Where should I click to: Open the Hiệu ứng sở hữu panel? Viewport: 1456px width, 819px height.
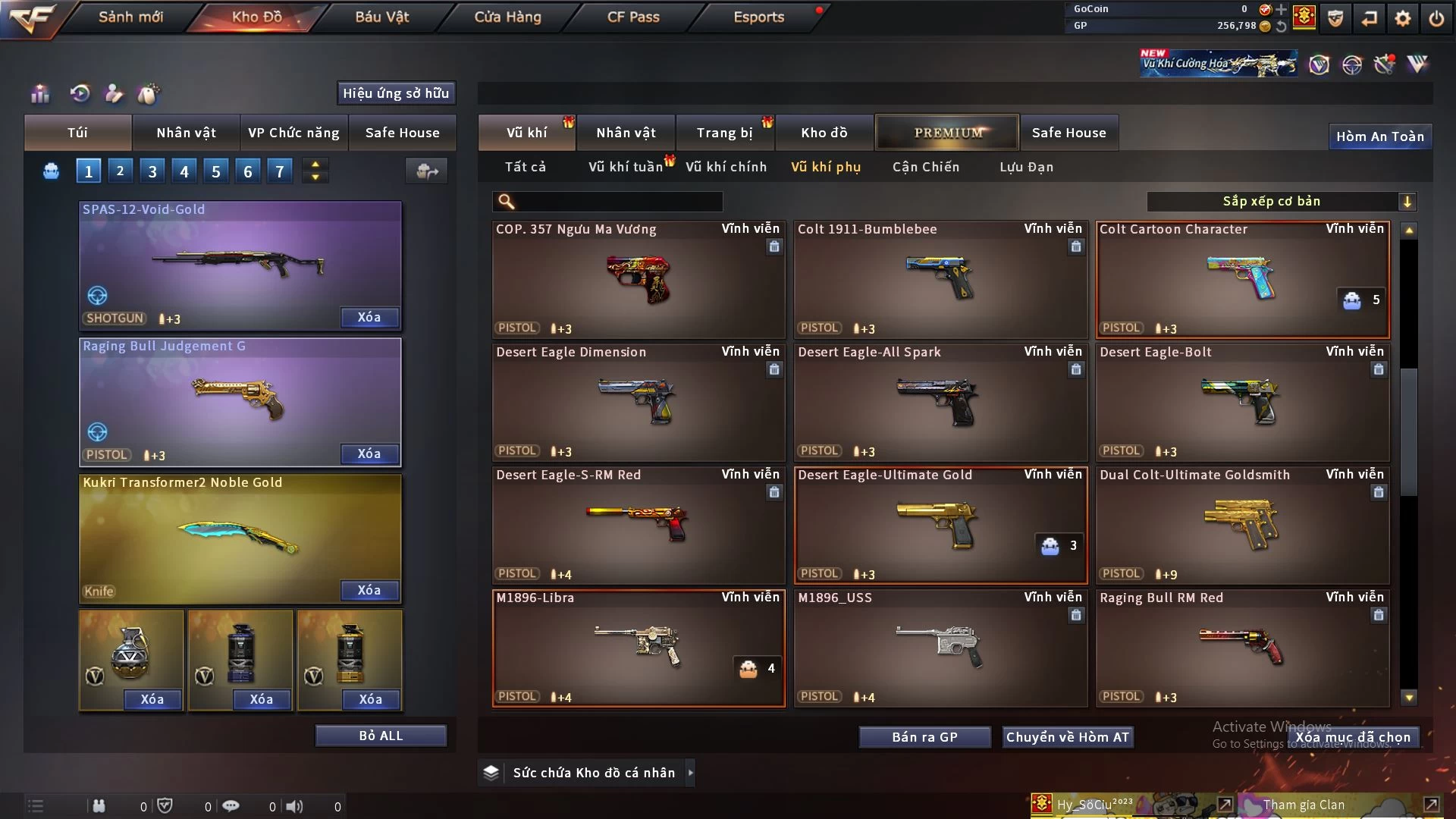[396, 93]
